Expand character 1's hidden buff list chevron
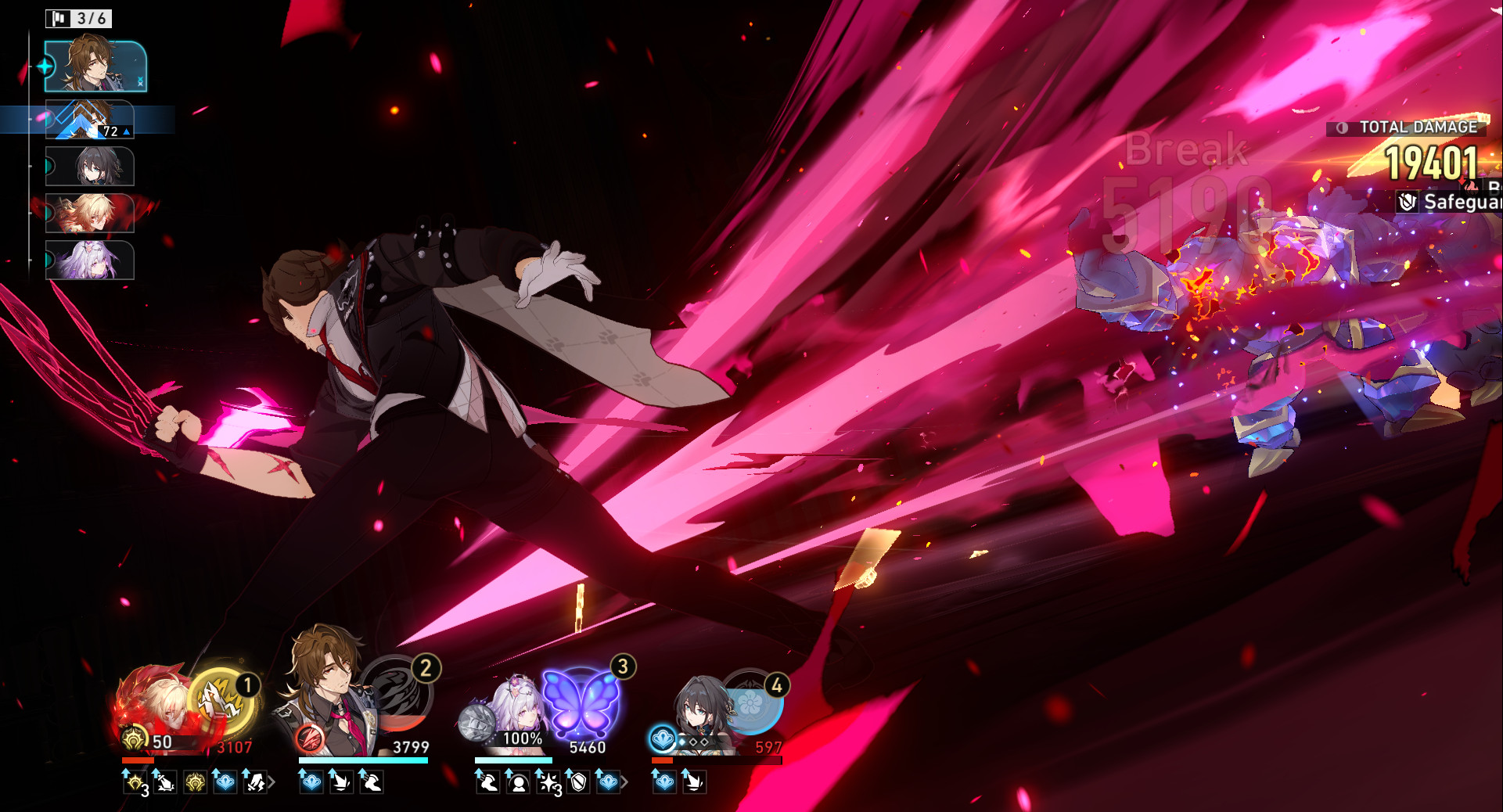Screen dimensions: 1503x812 point(271,781)
